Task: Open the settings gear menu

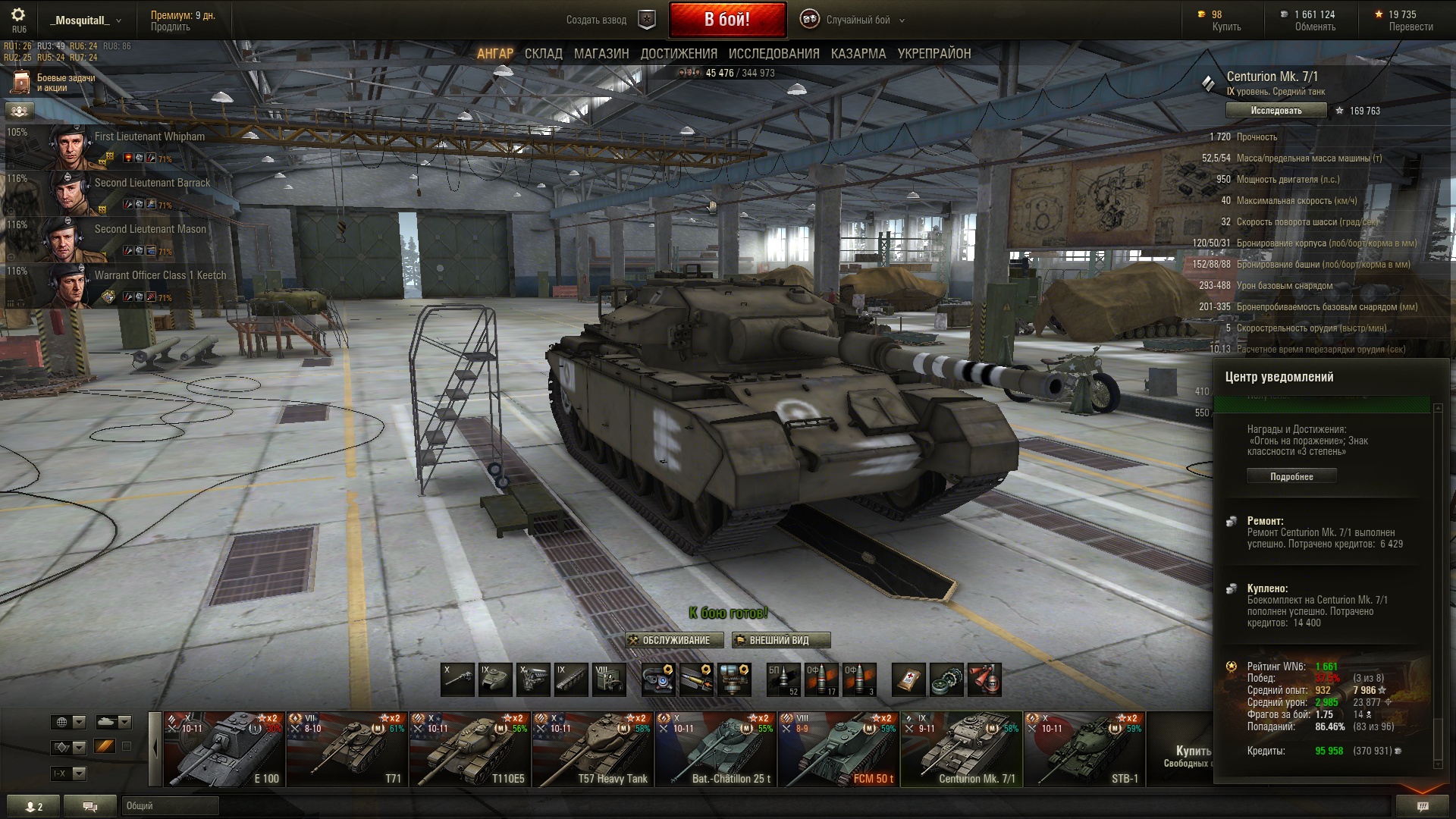Action: [x=18, y=15]
